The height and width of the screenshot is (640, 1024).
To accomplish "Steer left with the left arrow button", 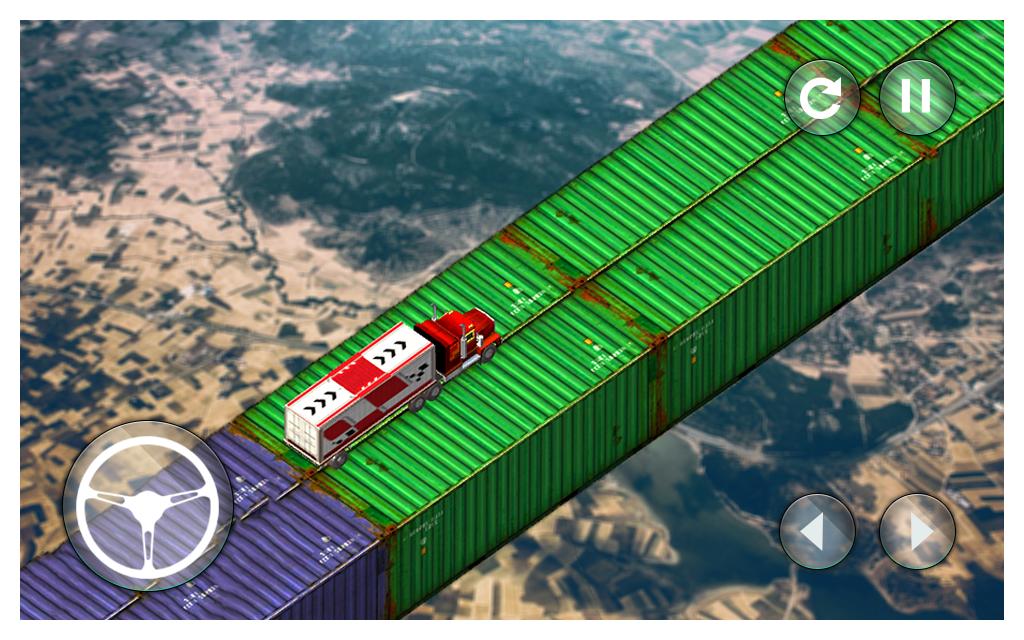I will click(x=817, y=531).
